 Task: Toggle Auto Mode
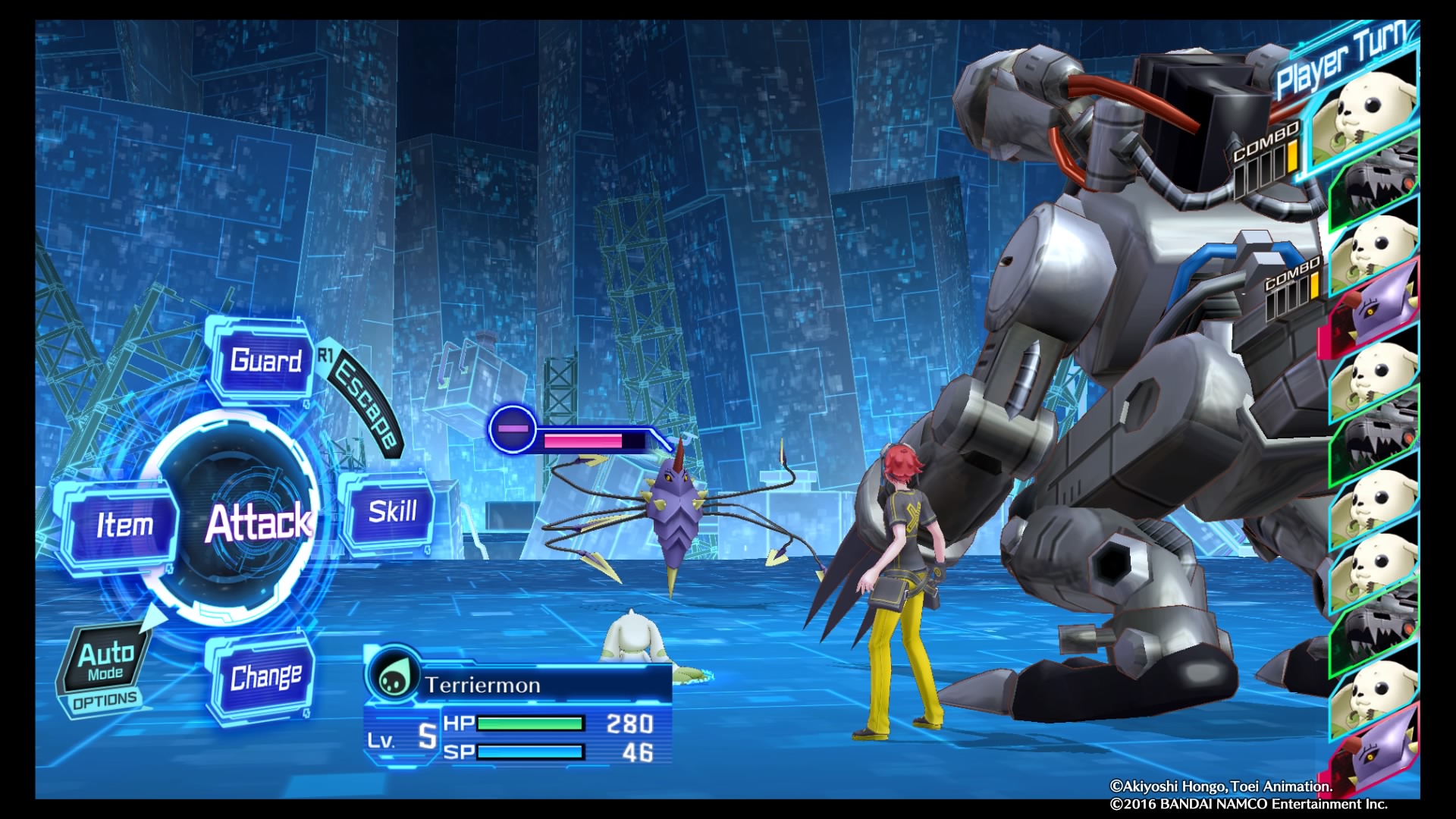coord(106,661)
